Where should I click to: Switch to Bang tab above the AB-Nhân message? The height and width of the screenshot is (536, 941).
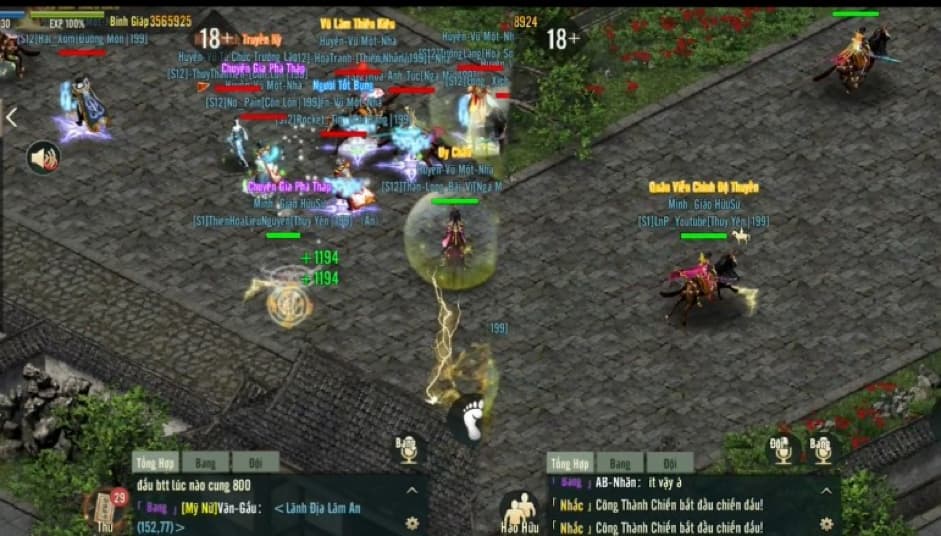[620, 463]
